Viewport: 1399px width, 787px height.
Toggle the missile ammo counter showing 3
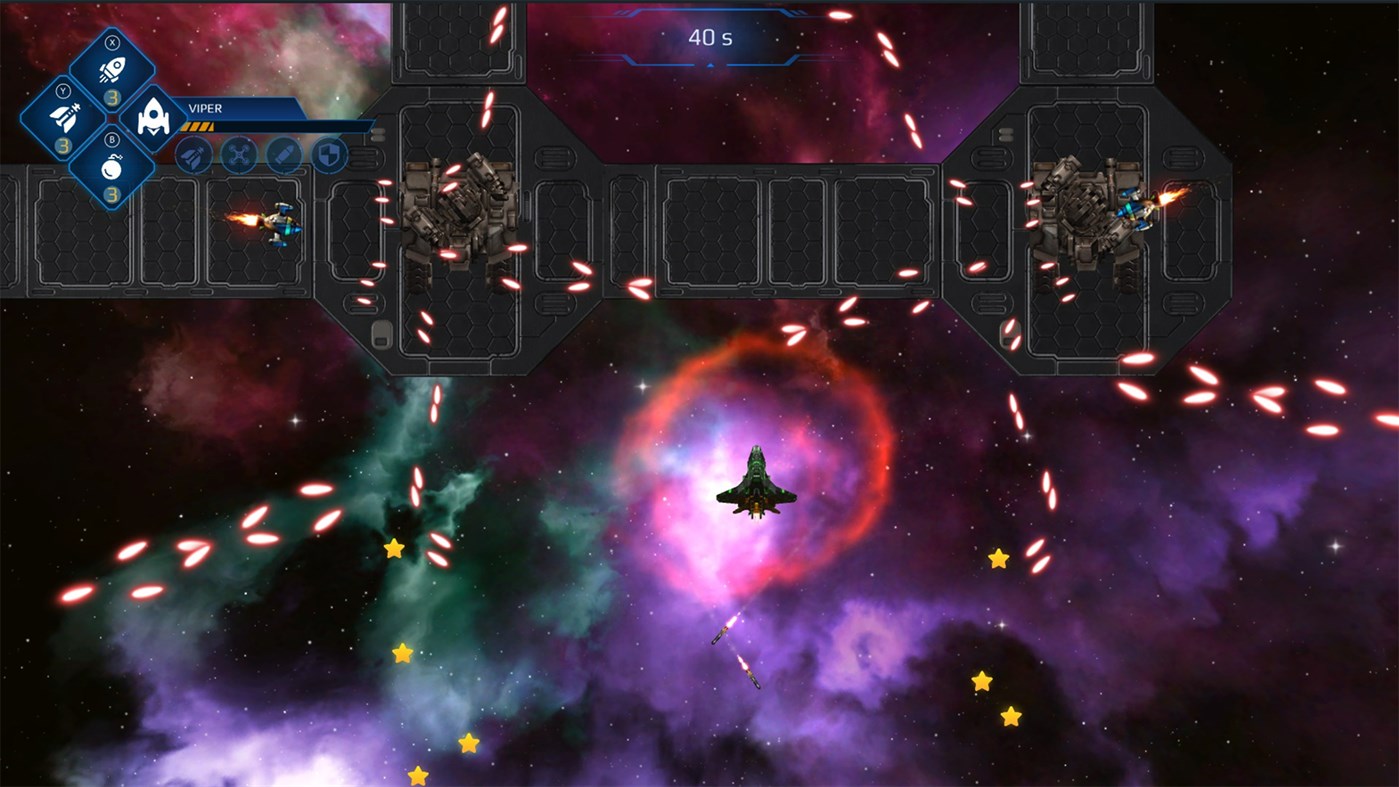66,143
